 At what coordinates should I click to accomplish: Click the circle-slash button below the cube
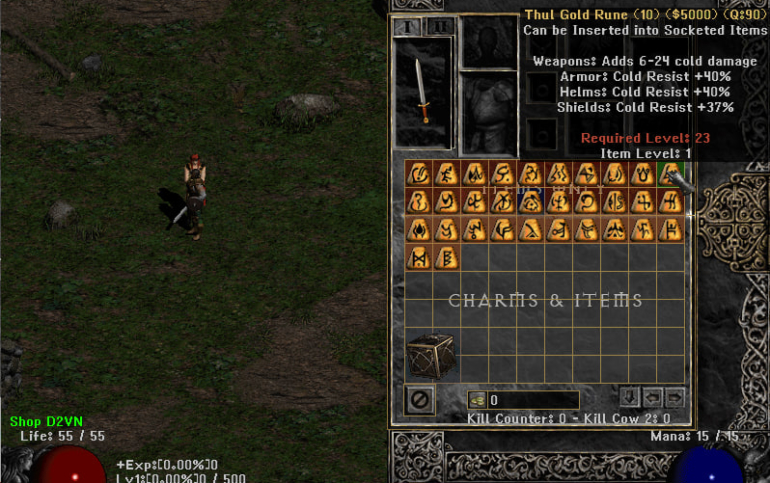(x=420, y=400)
